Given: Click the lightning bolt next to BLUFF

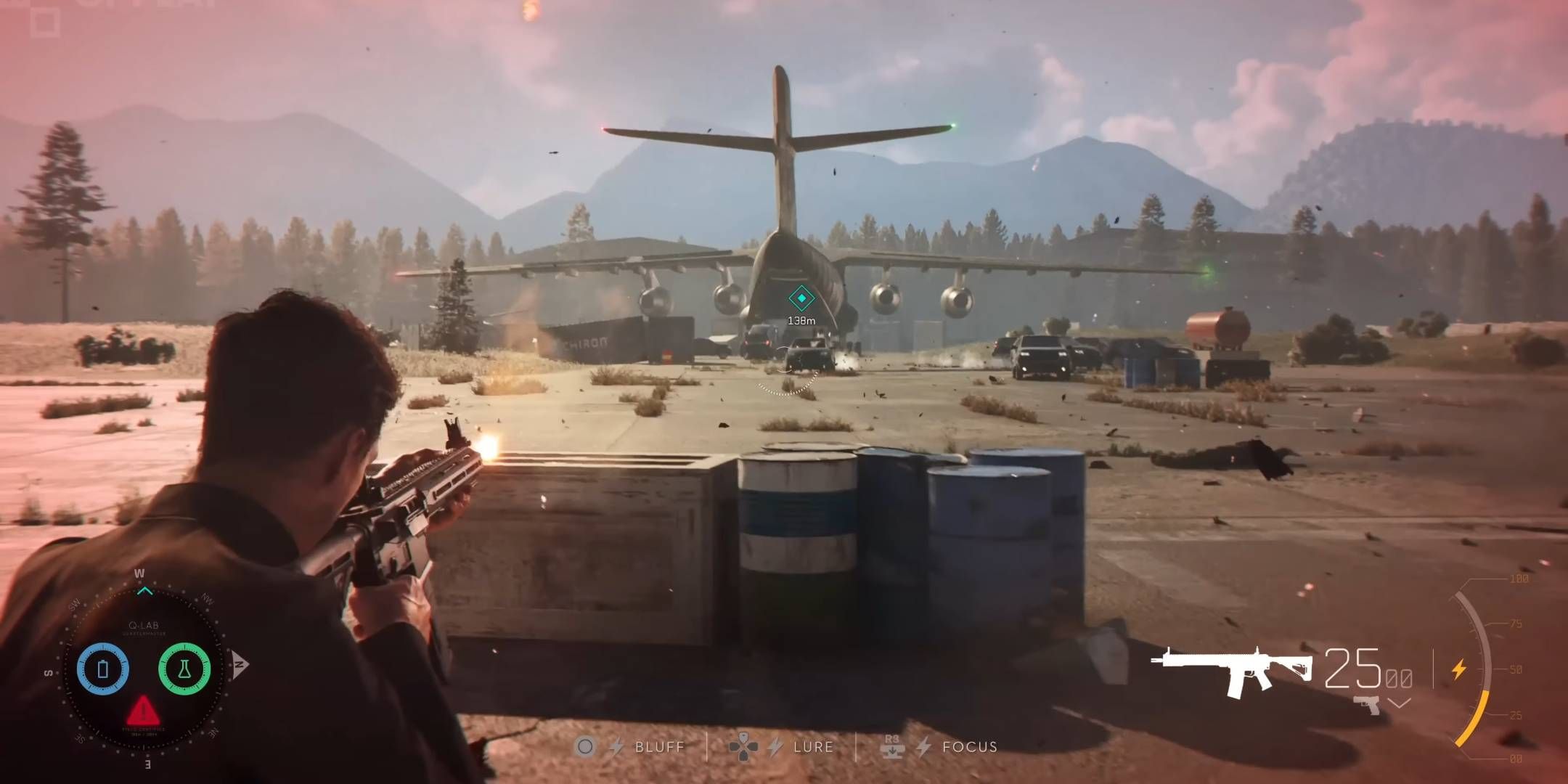Looking at the screenshot, I should click(618, 746).
